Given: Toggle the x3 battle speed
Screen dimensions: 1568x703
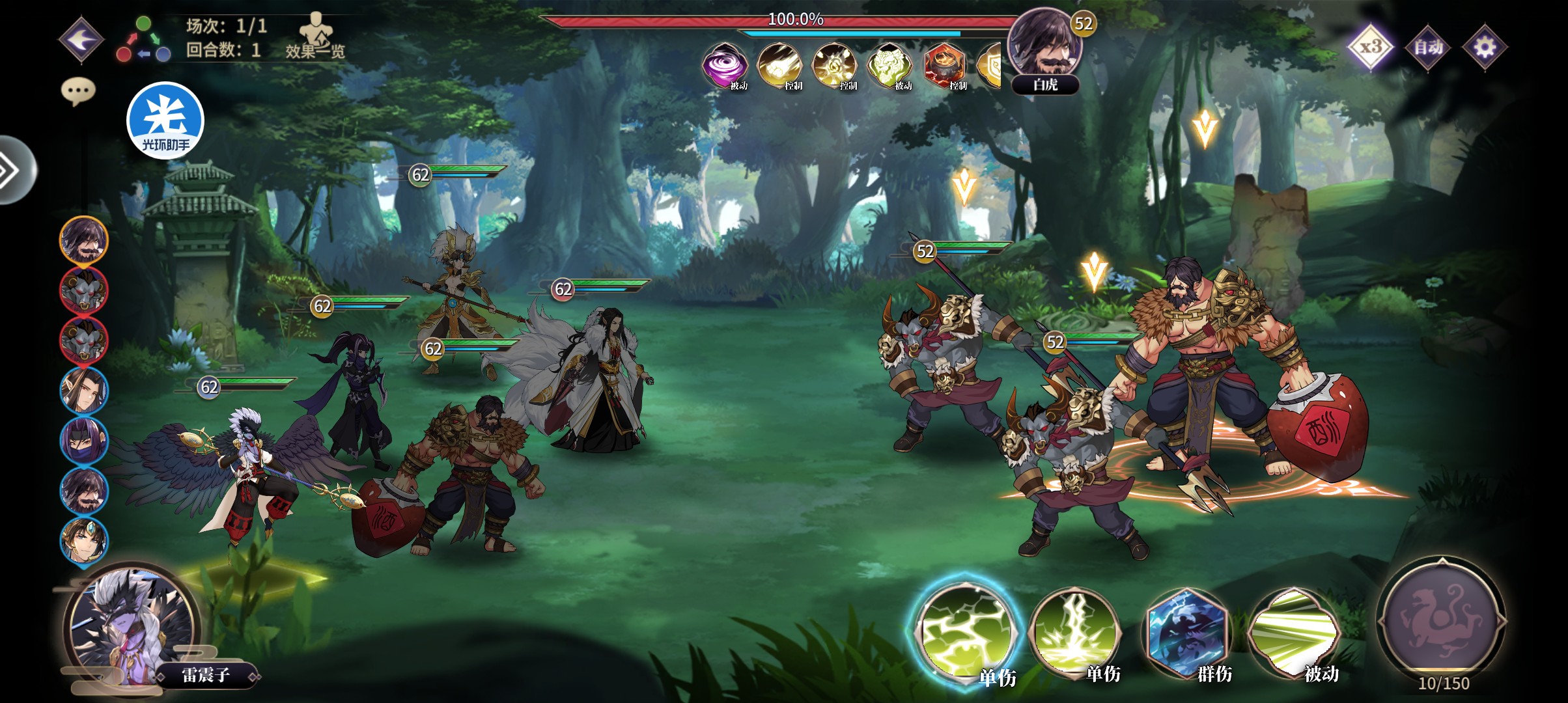Looking at the screenshot, I should pos(1371,46).
